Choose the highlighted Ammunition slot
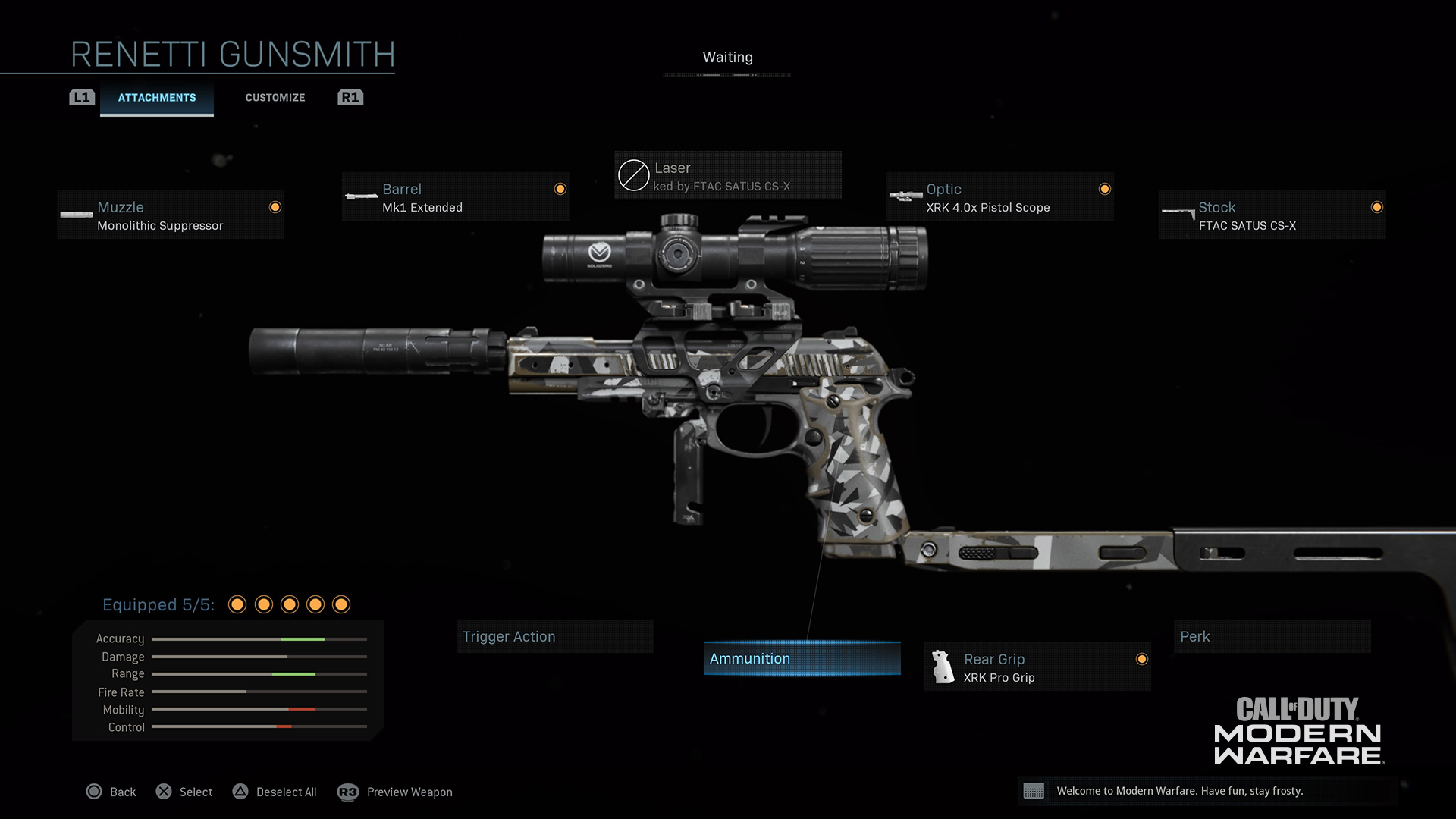This screenshot has width=1456, height=819. (x=802, y=658)
